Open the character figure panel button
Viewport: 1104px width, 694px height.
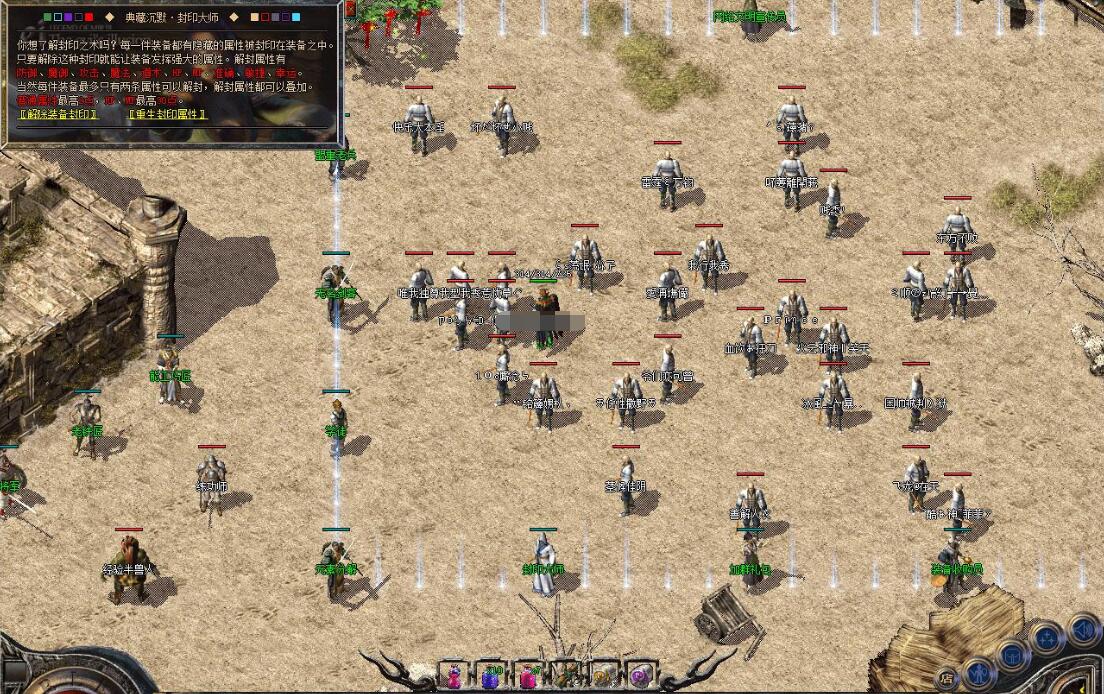pyautogui.click(x=979, y=669)
